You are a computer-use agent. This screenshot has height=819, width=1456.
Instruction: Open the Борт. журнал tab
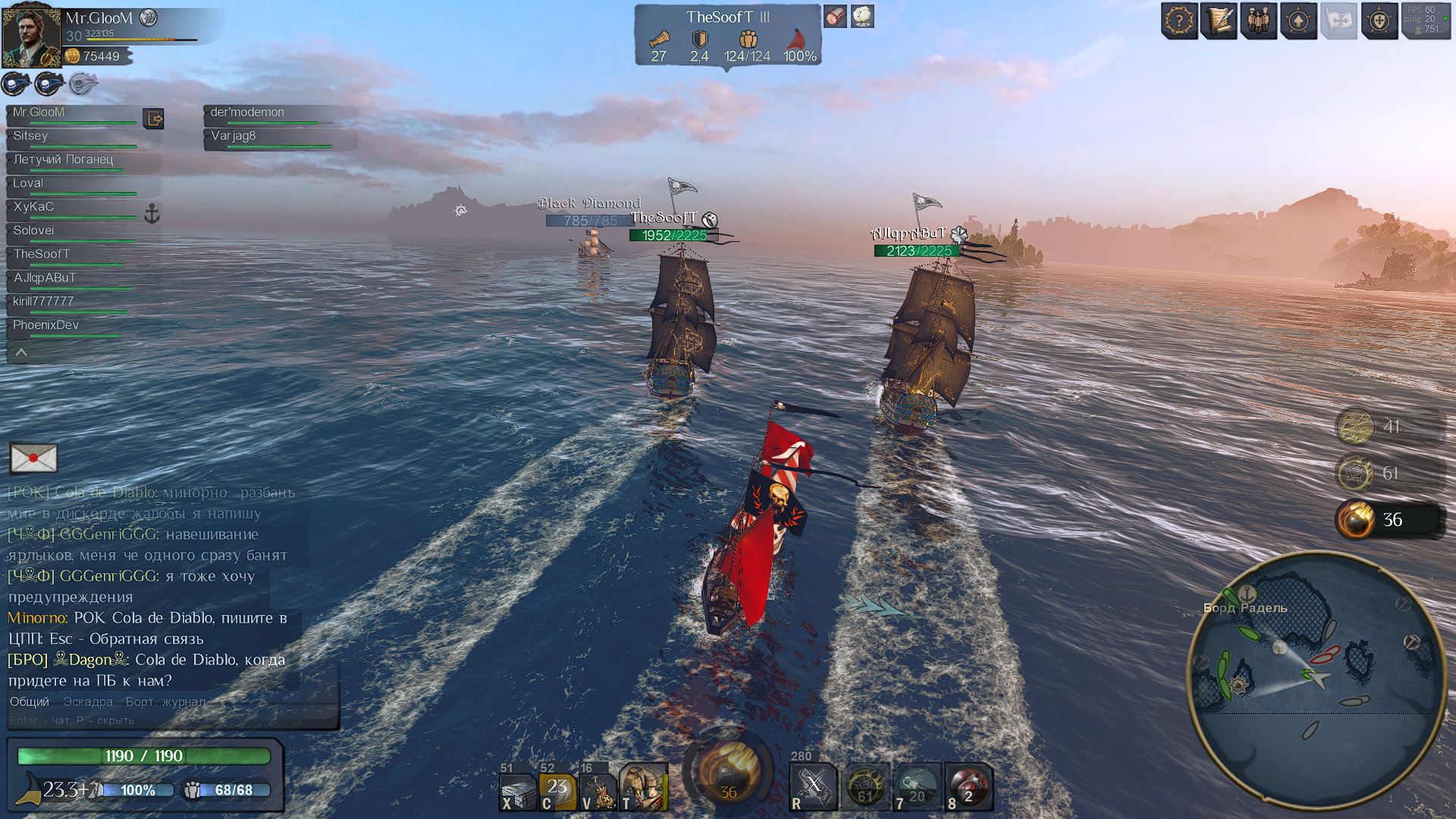pyautogui.click(x=165, y=701)
